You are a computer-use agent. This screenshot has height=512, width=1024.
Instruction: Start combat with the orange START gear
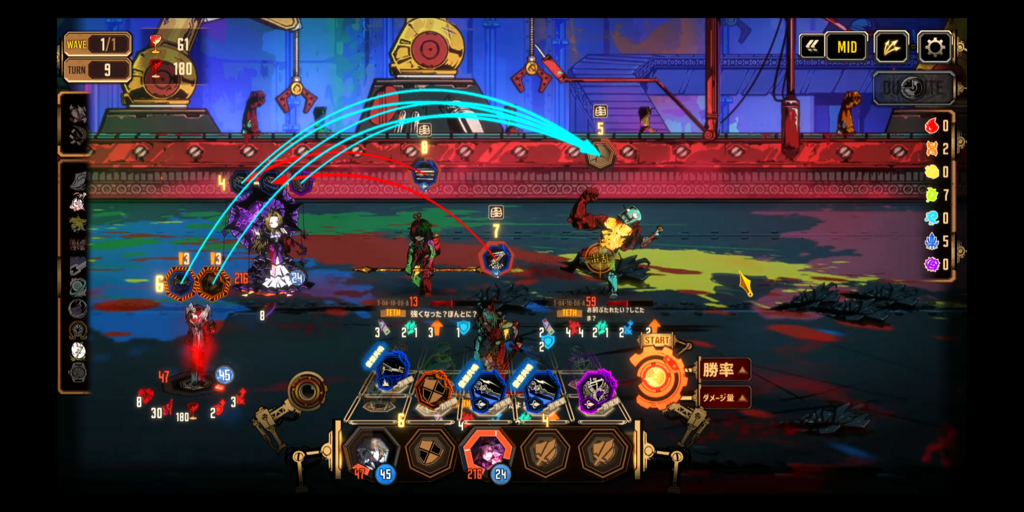coord(659,378)
